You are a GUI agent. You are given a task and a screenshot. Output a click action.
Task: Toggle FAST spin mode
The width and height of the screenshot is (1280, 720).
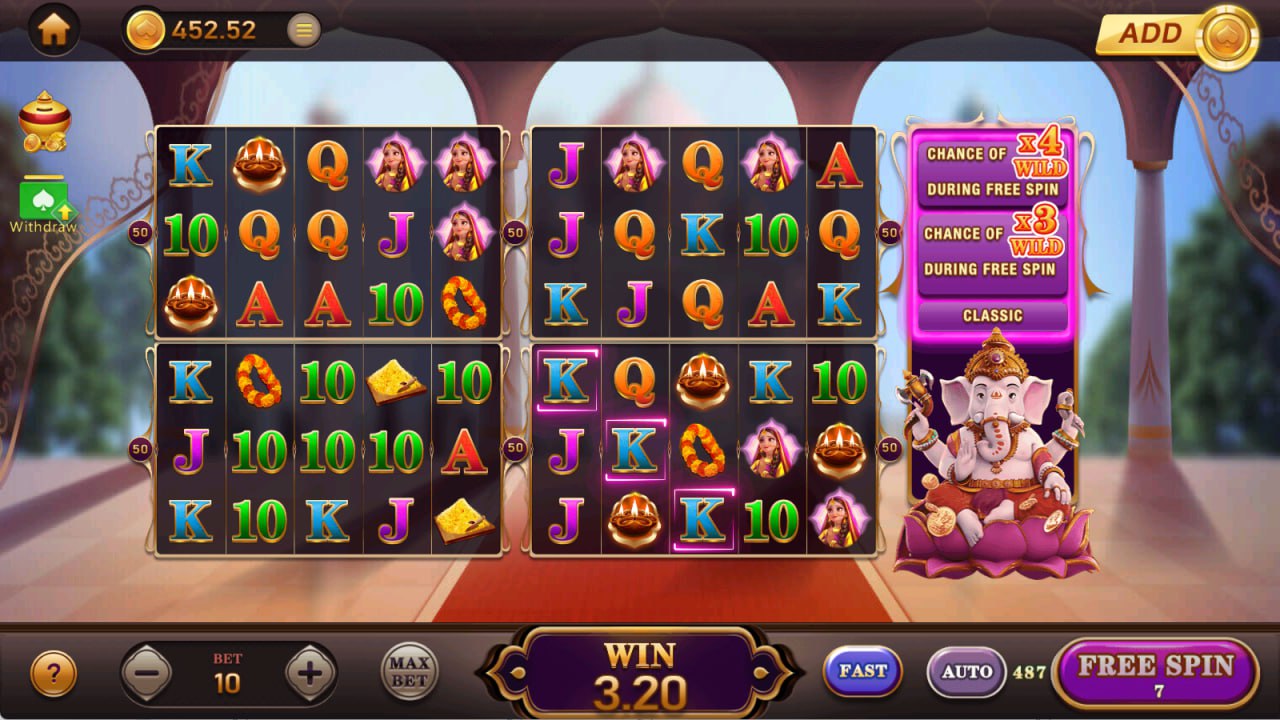tap(862, 671)
